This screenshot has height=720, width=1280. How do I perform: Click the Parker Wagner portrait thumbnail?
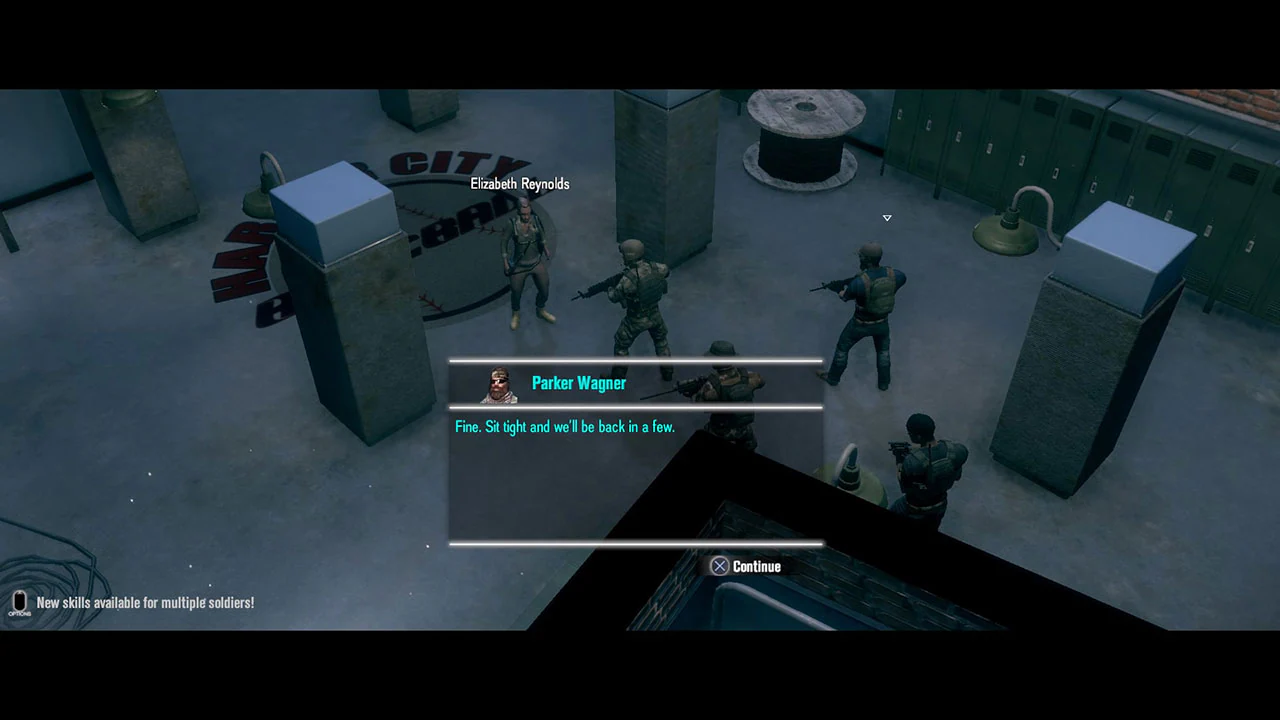pos(499,384)
